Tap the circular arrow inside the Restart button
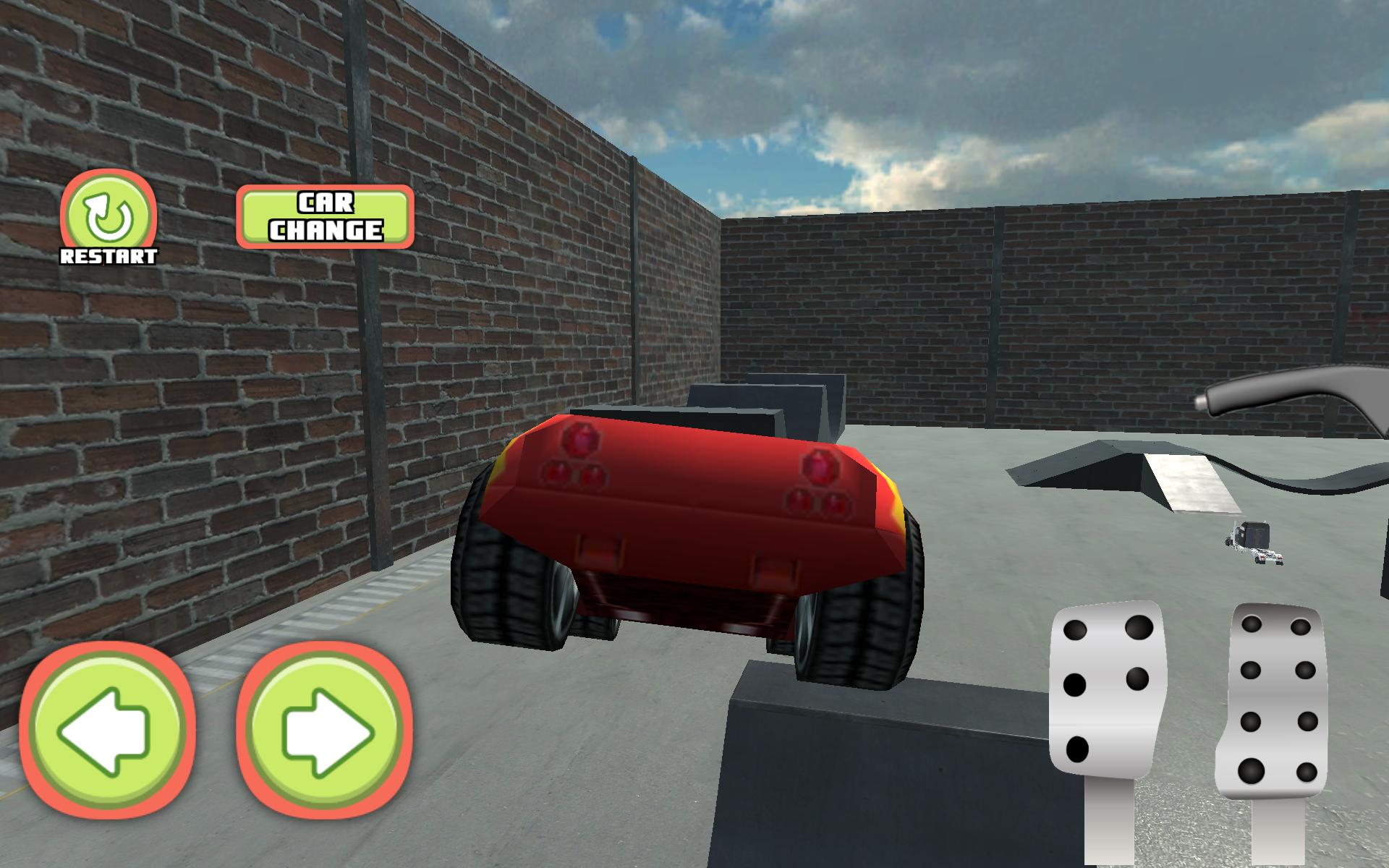Image resolution: width=1389 pixels, height=868 pixels. (107, 213)
